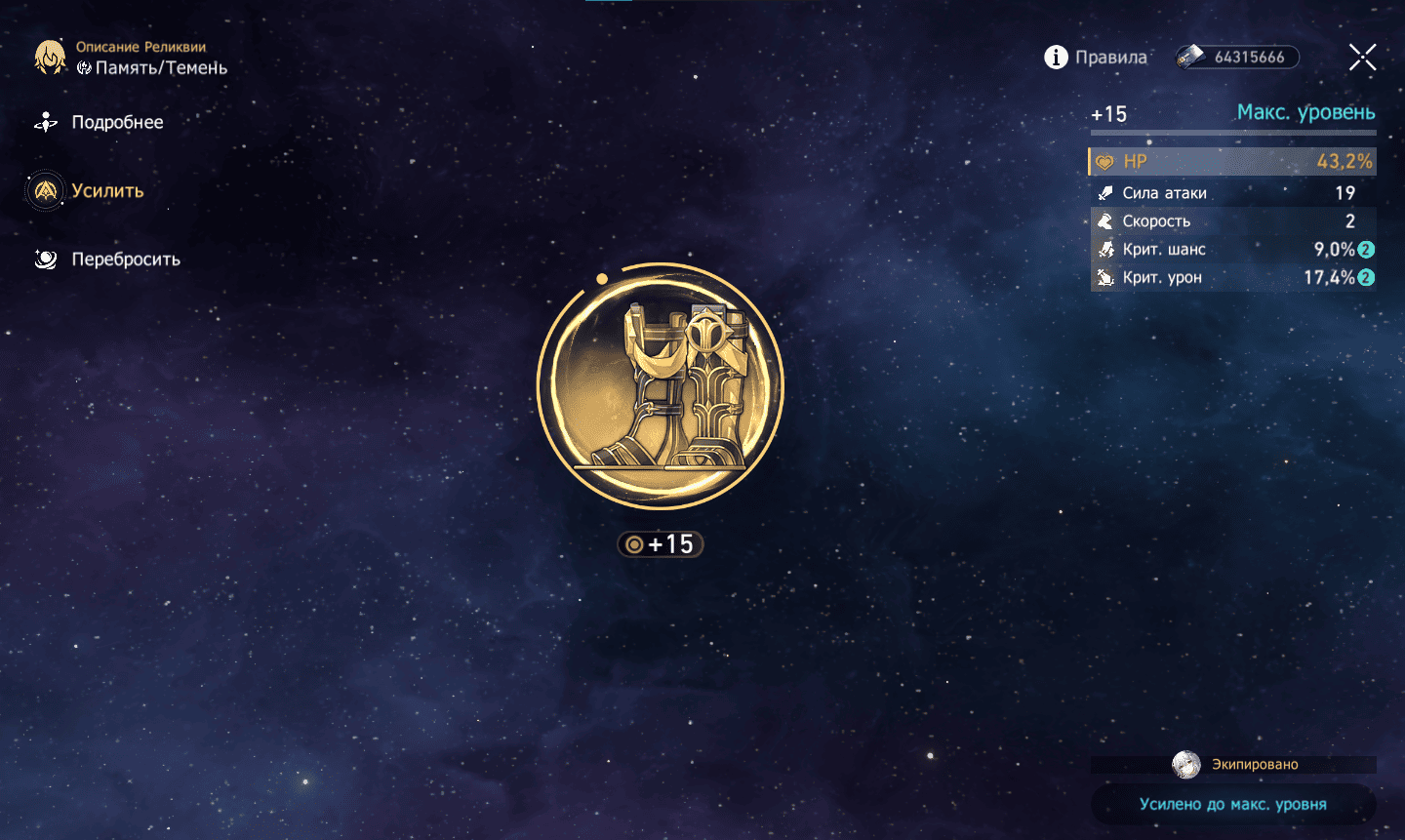Show the Правила rules info
1405x840 pixels.
coord(1096,58)
